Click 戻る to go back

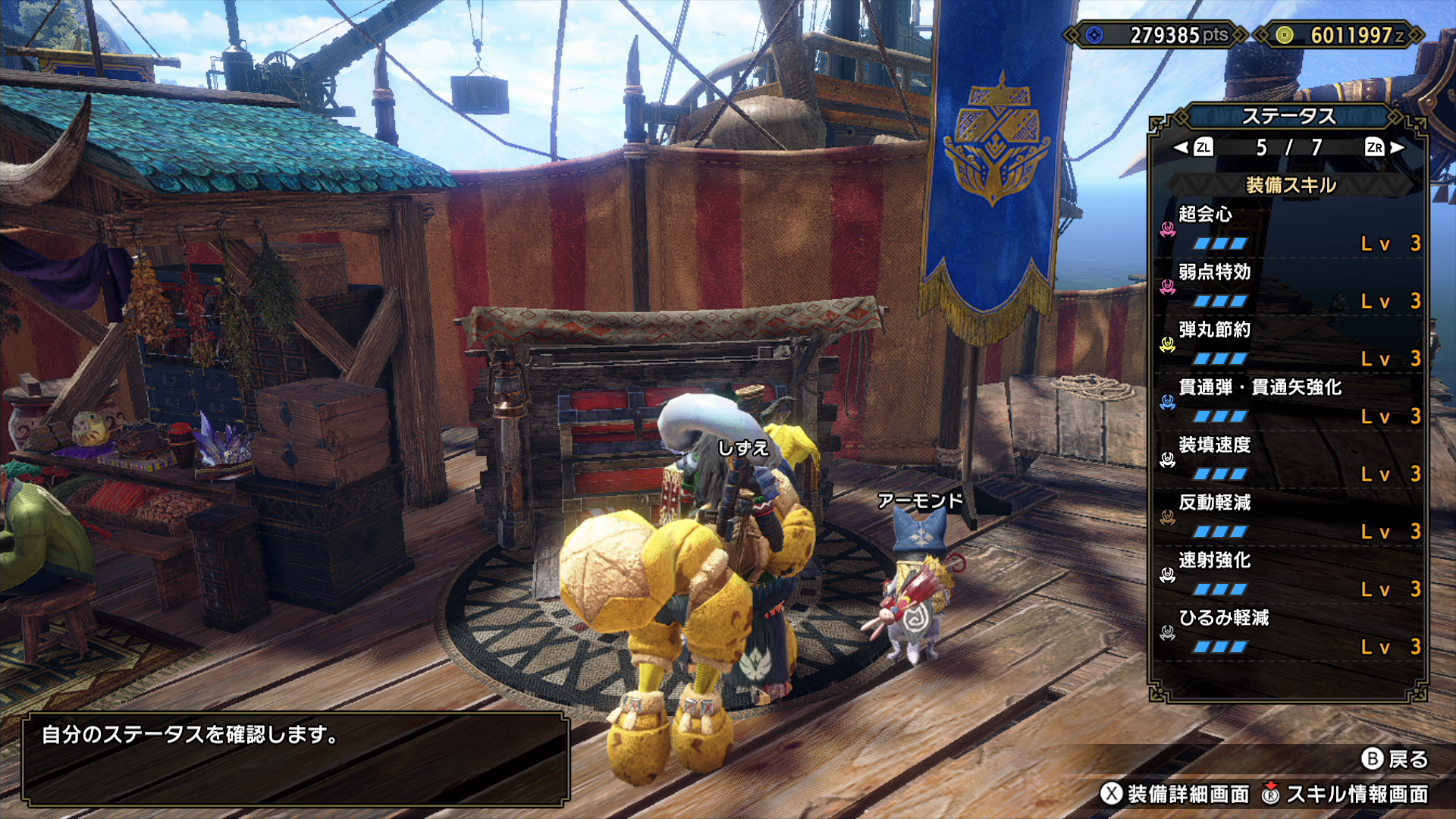(1395, 759)
